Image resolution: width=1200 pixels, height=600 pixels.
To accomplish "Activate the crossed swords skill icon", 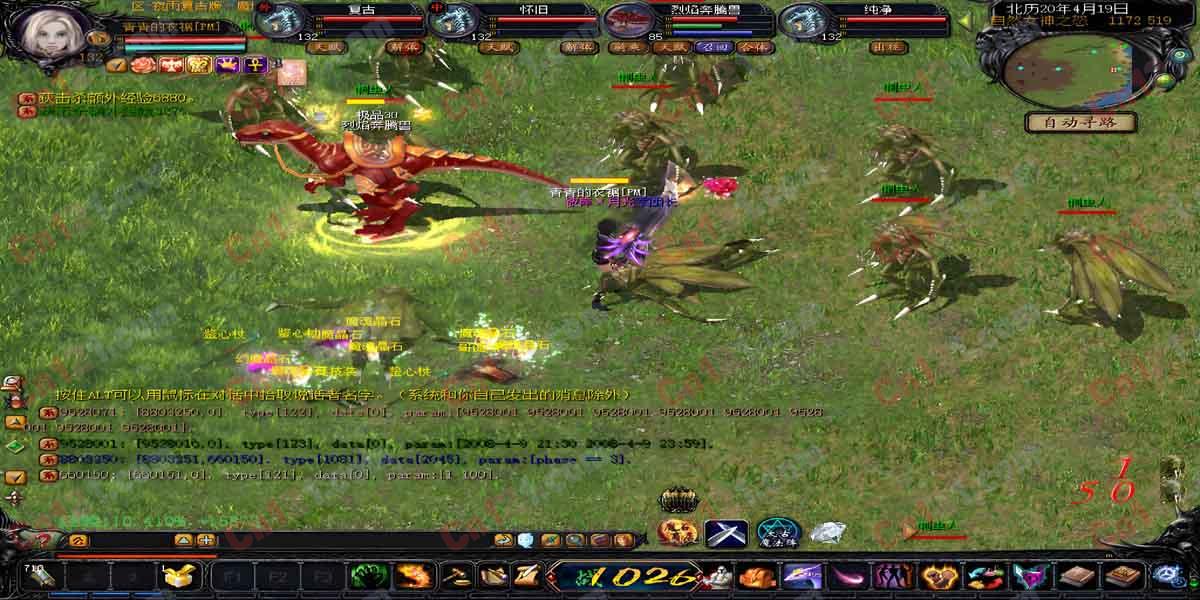I will tap(726, 533).
